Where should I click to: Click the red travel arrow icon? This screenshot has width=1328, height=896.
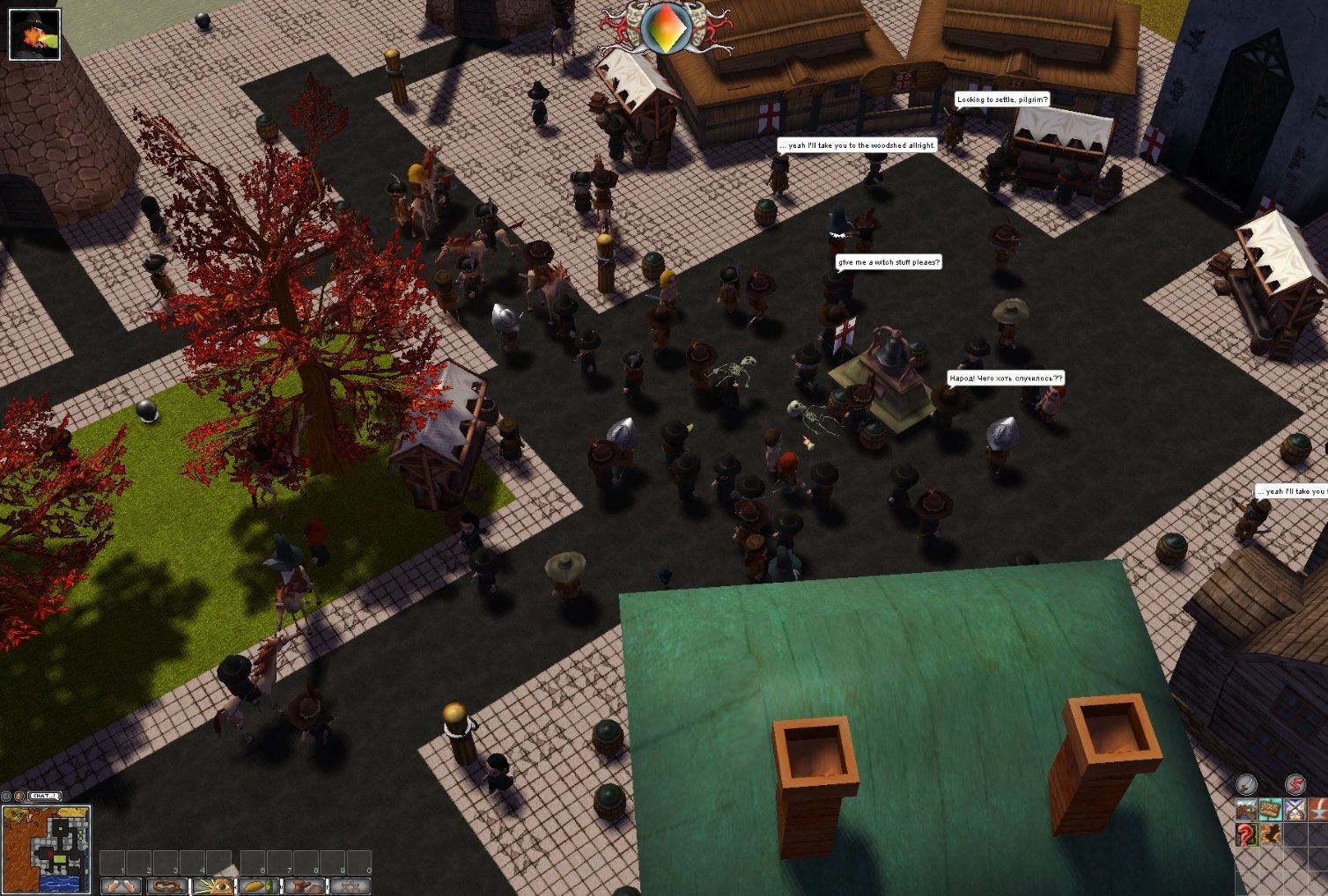pyautogui.click(x=1295, y=785)
